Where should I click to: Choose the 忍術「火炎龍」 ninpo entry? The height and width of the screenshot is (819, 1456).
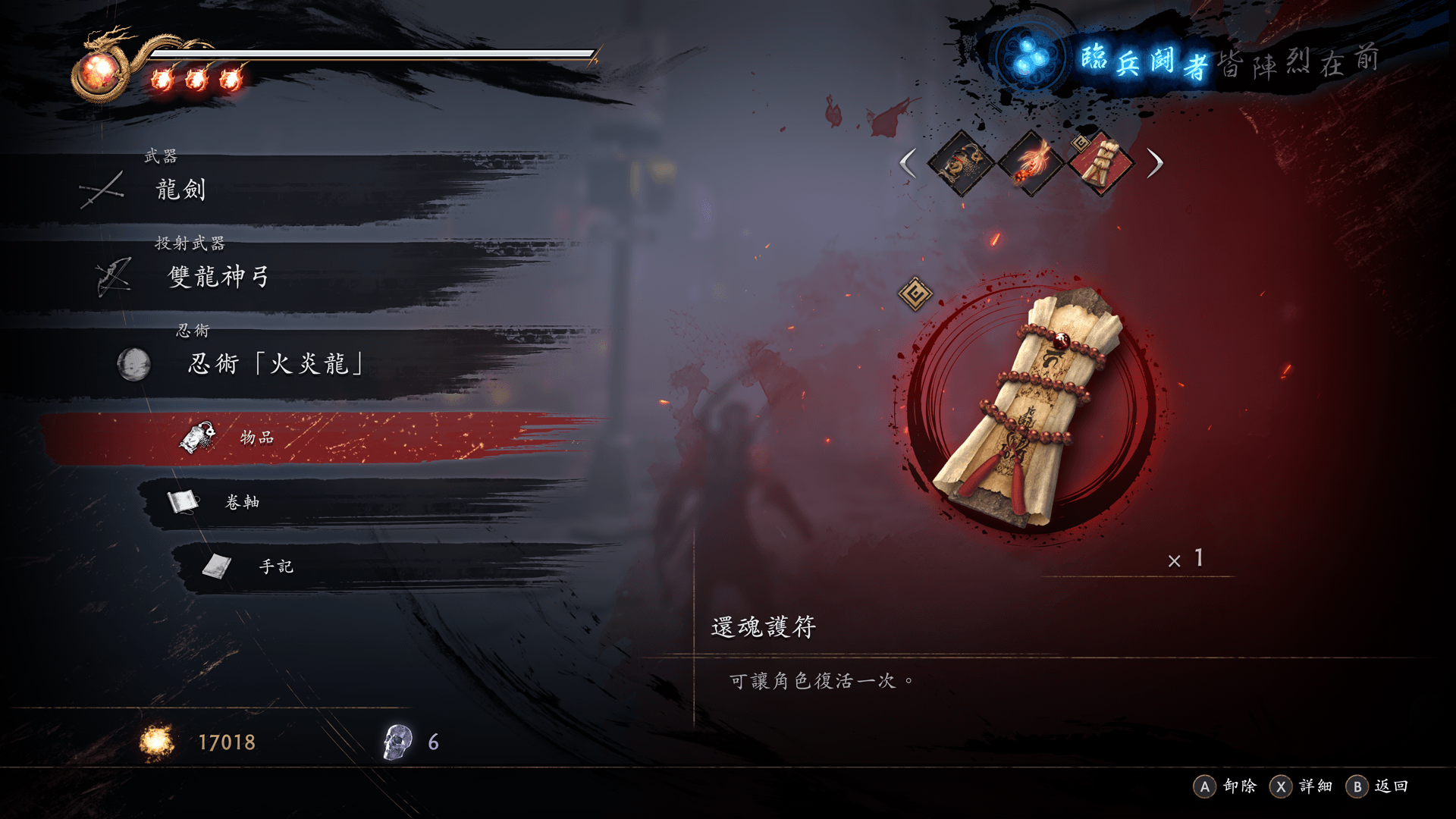click(x=275, y=364)
